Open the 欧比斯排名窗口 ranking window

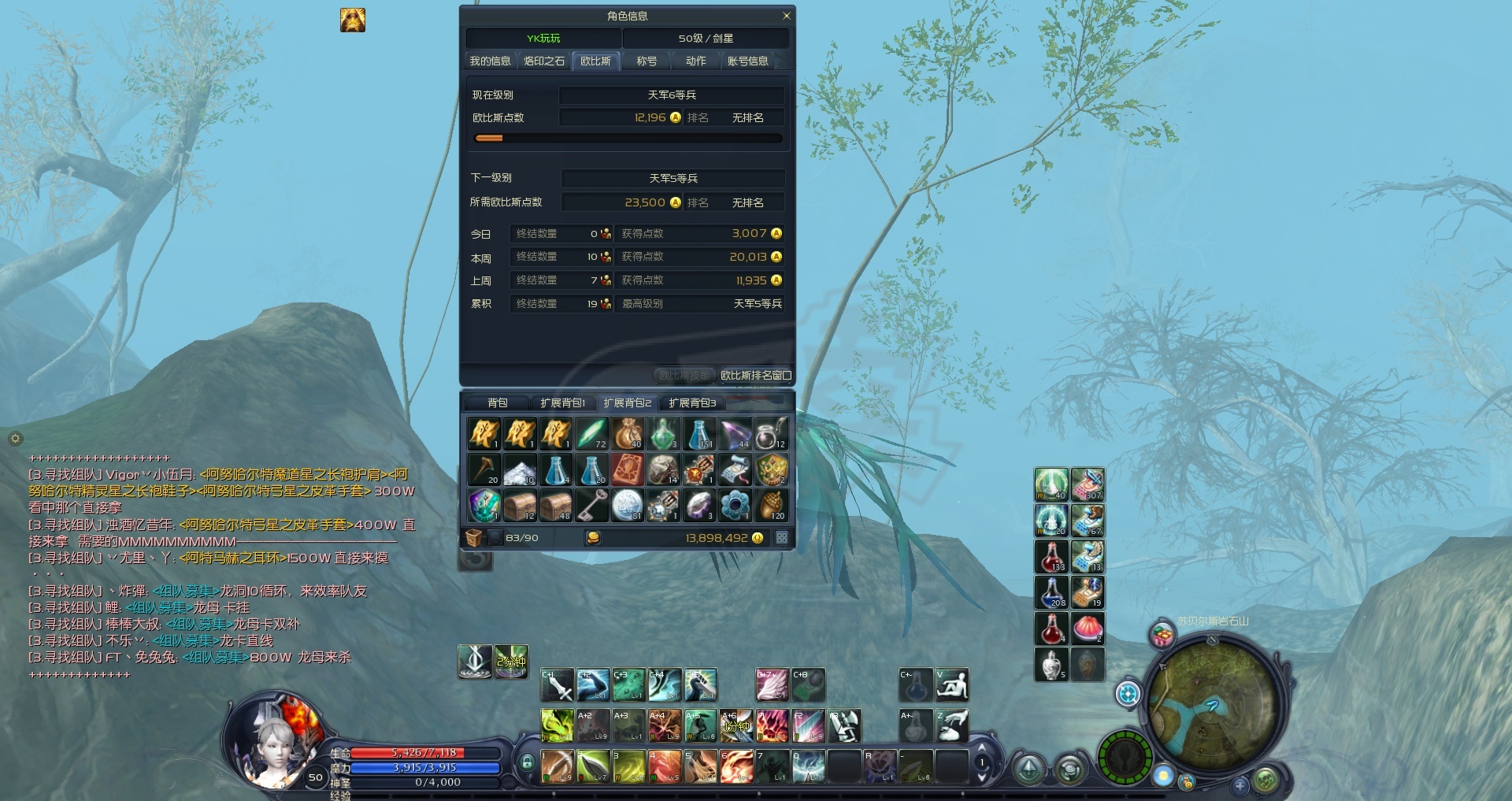(755, 376)
